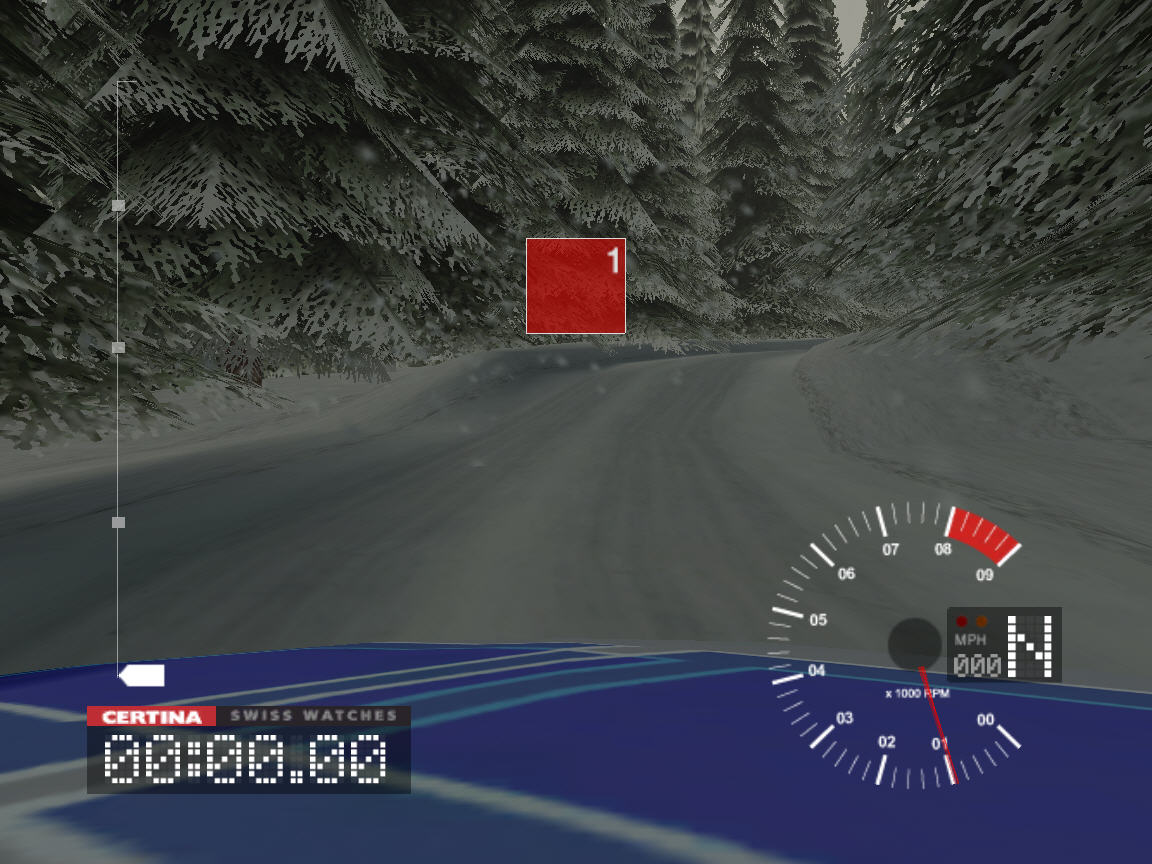1152x864 pixels.
Task: Click the Certina sponsor logo above the timer
Action: click(151, 716)
